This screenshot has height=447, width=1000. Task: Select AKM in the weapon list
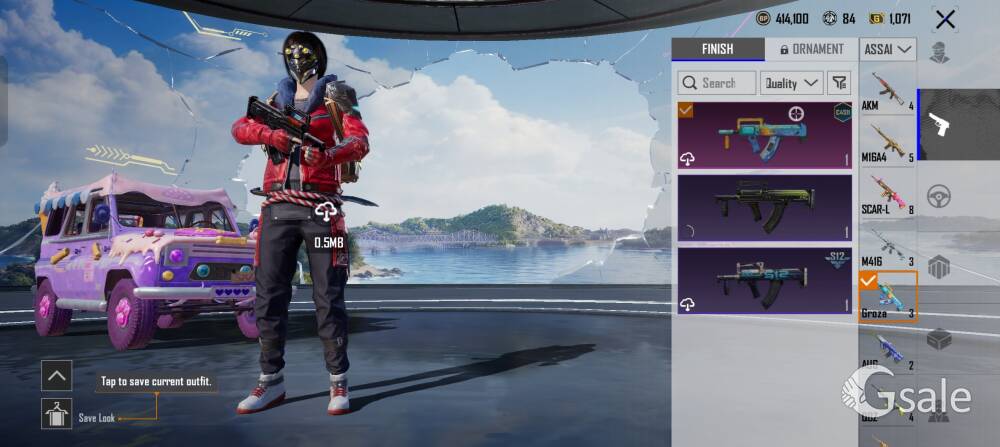click(x=888, y=90)
